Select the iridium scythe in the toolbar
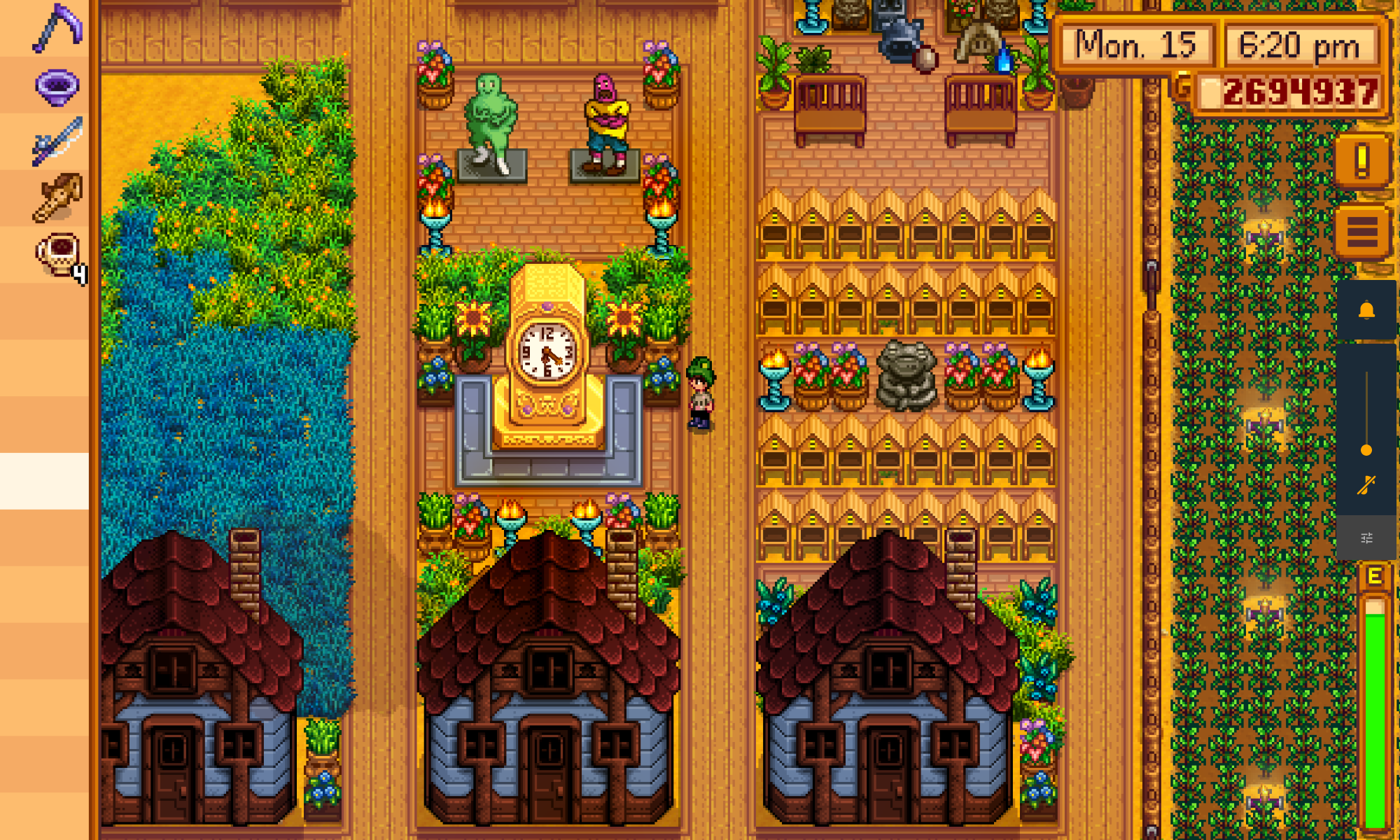The width and height of the screenshot is (1400, 840). coord(57,29)
